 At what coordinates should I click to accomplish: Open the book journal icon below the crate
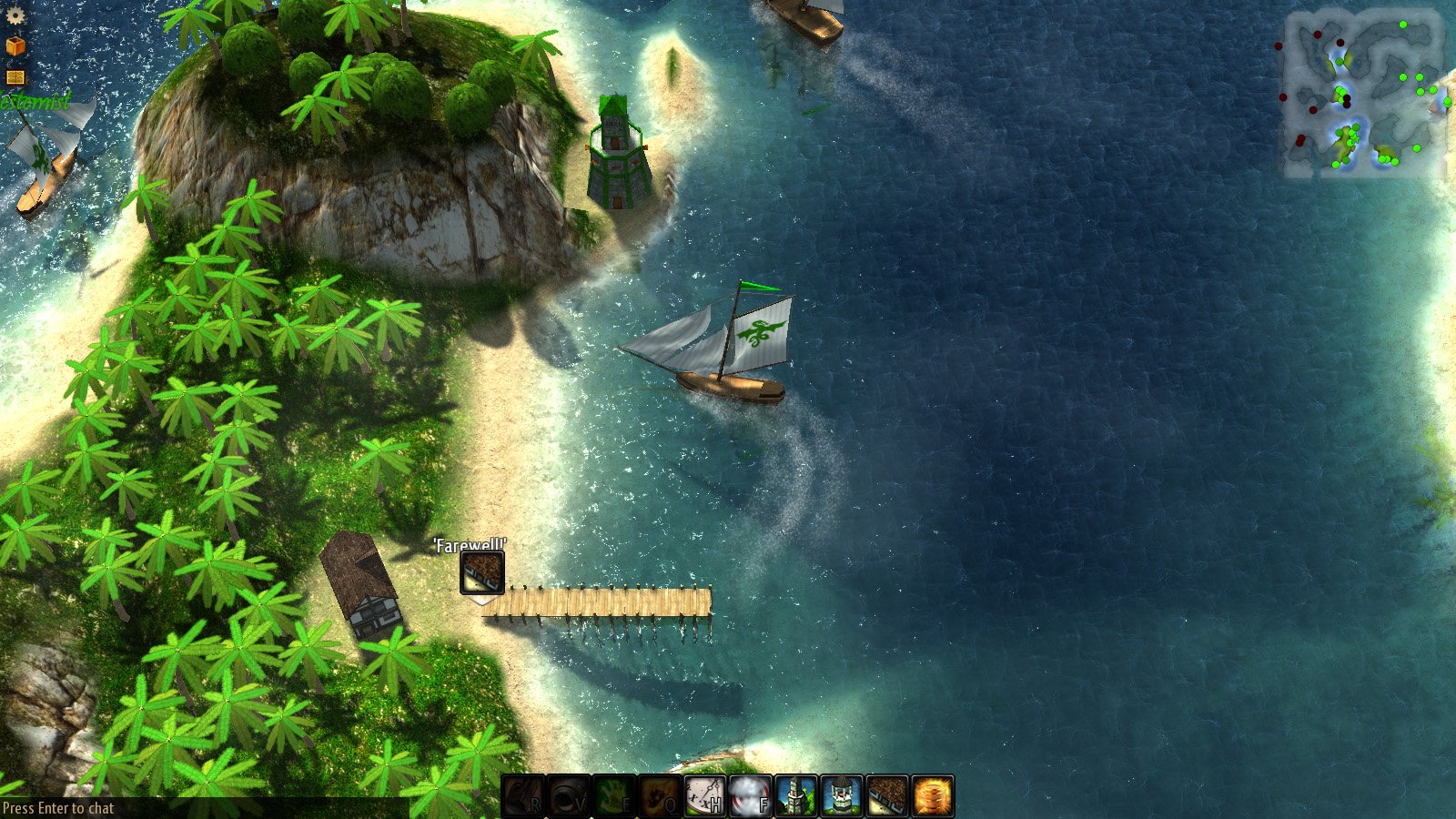(x=15, y=76)
